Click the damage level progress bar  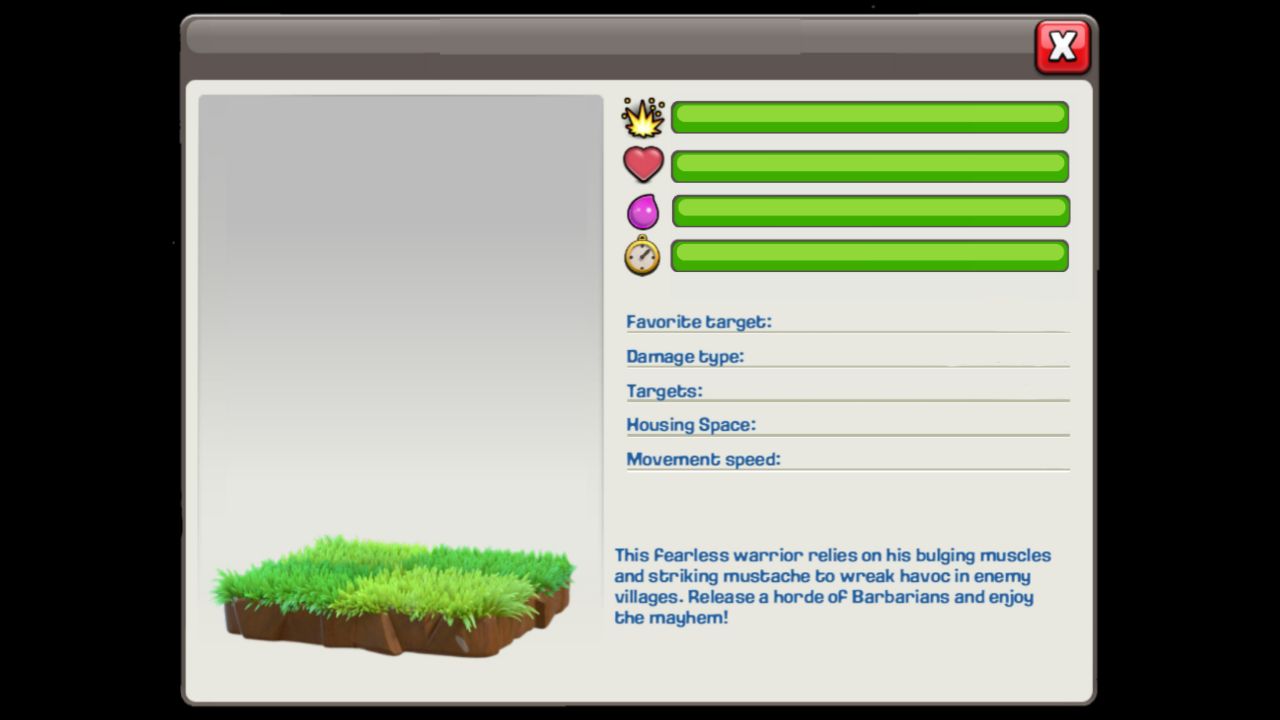[869, 117]
